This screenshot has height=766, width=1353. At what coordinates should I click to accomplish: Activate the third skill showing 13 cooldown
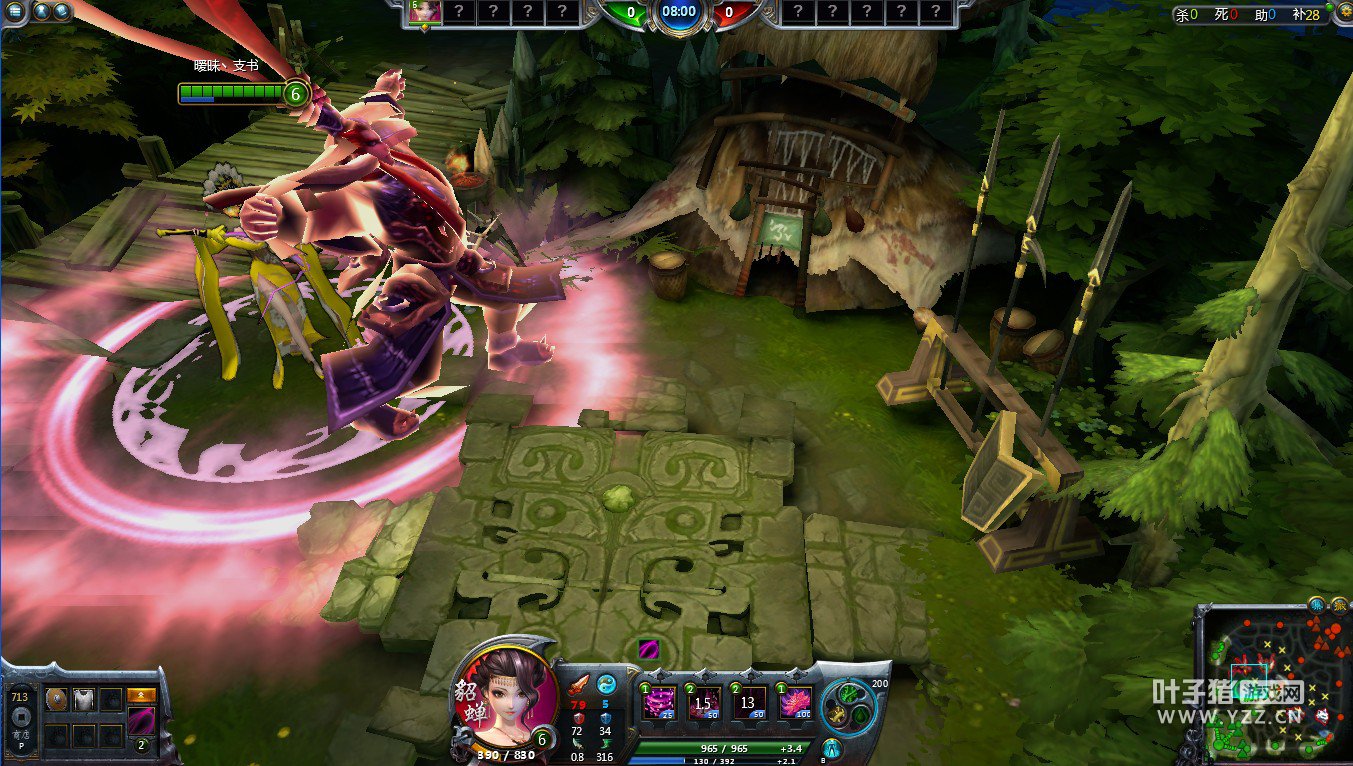point(748,701)
